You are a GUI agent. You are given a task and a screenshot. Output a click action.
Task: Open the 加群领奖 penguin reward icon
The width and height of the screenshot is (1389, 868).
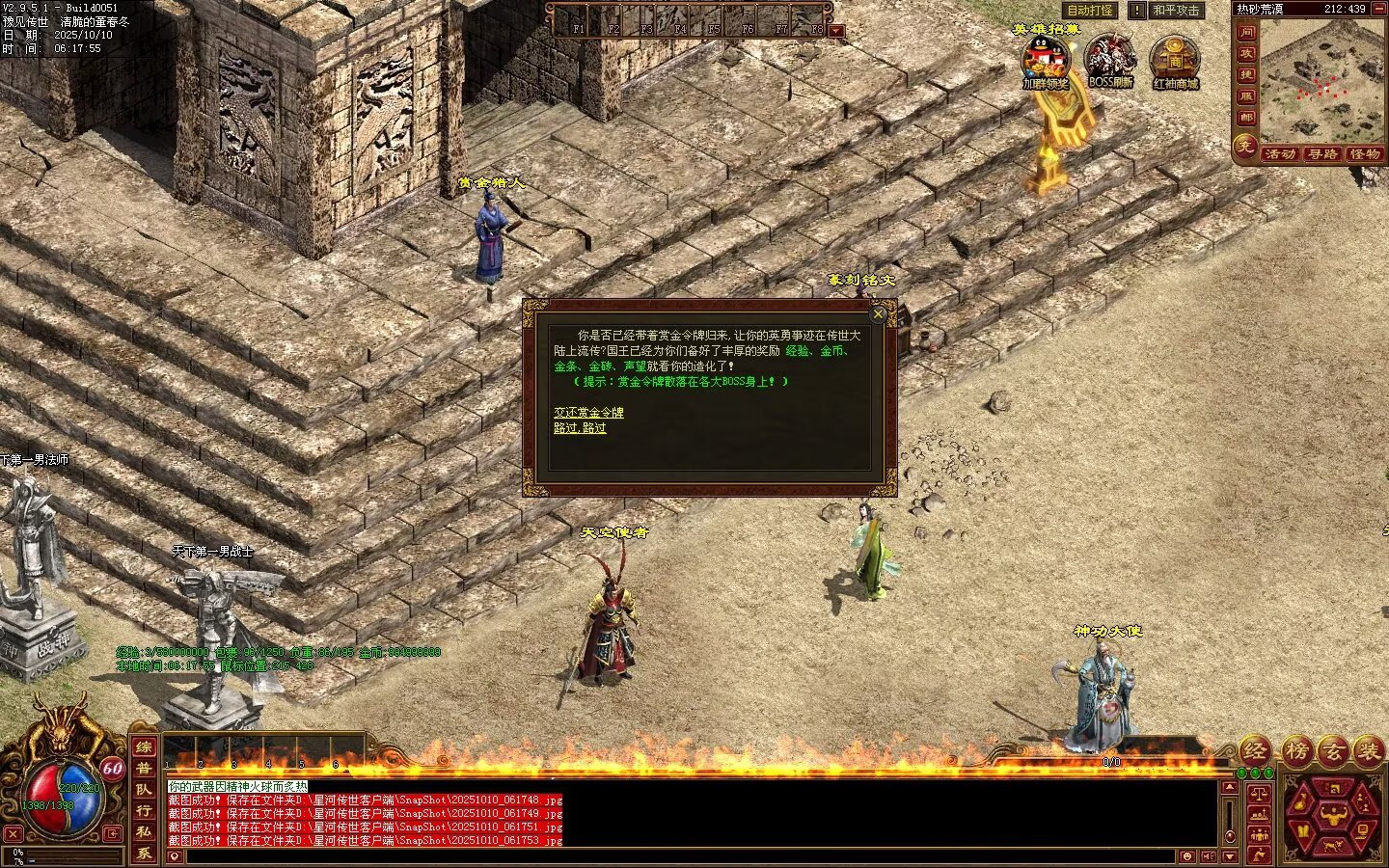(x=1046, y=60)
